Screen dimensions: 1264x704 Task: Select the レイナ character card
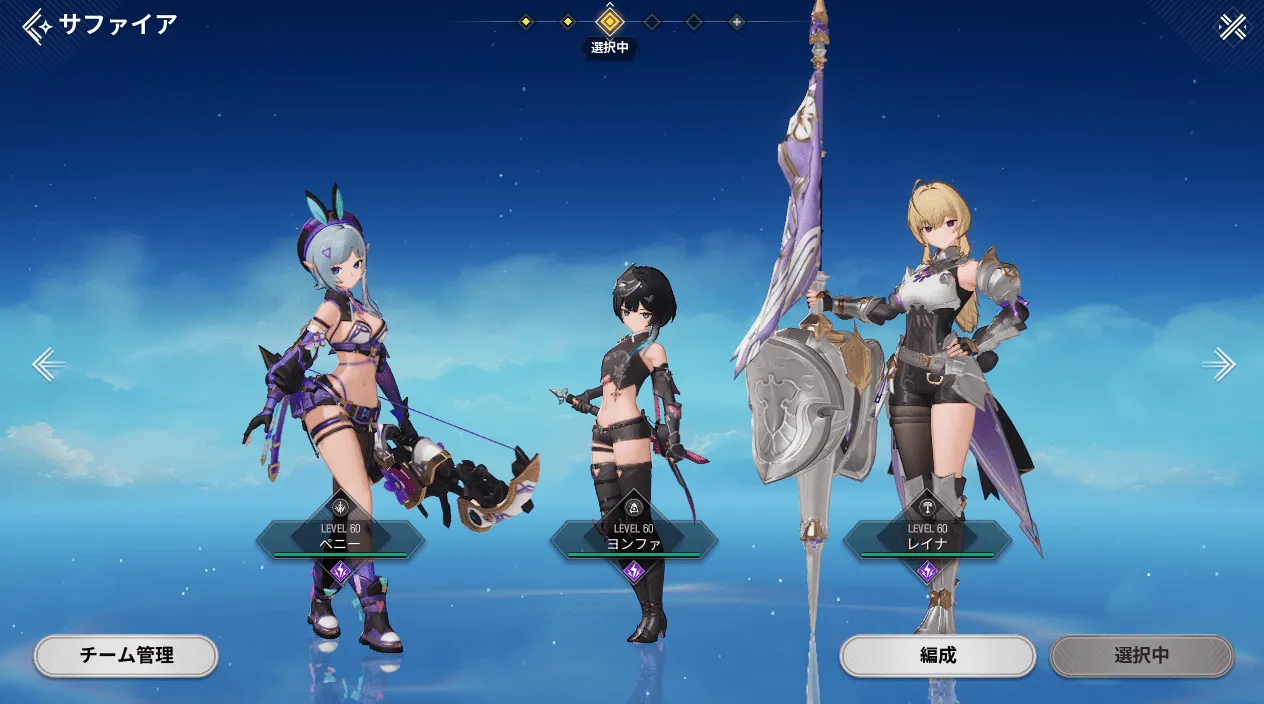pyautogui.click(x=927, y=539)
